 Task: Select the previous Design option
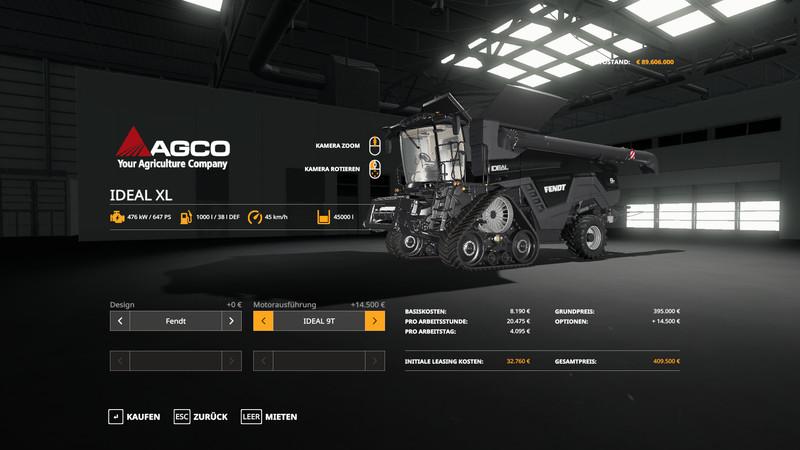[120, 321]
